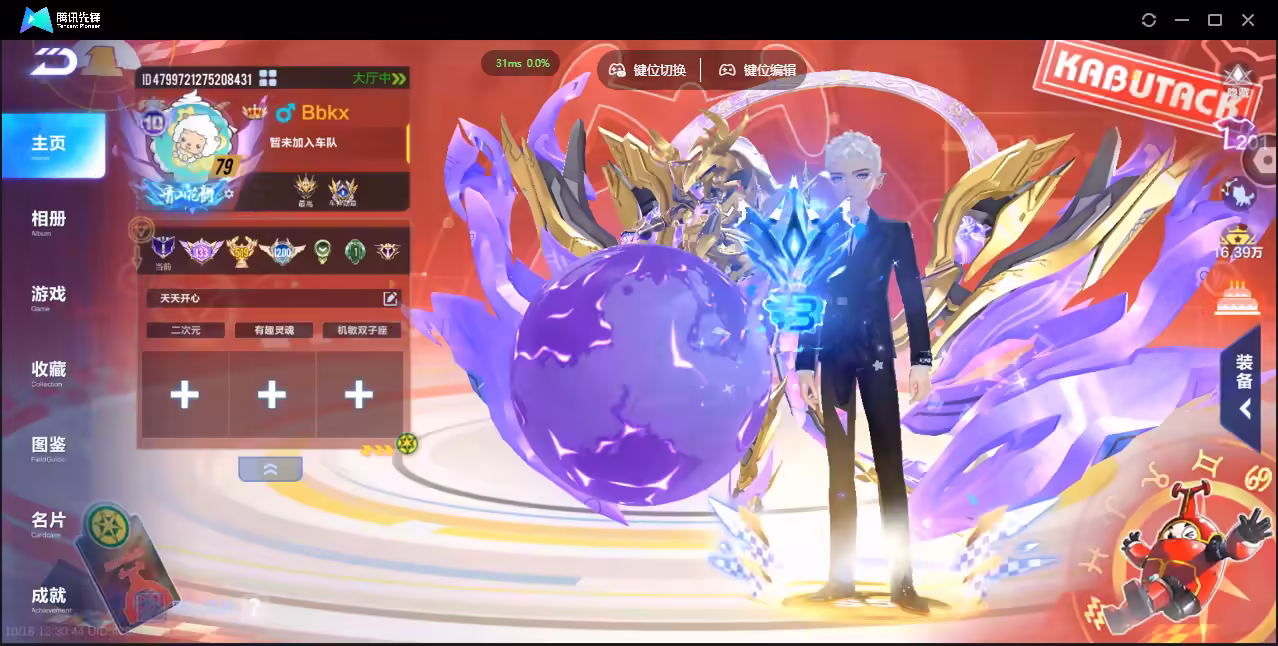Select the 机敏双子座 tag
The width and height of the screenshot is (1278, 646).
pos(361,330)
